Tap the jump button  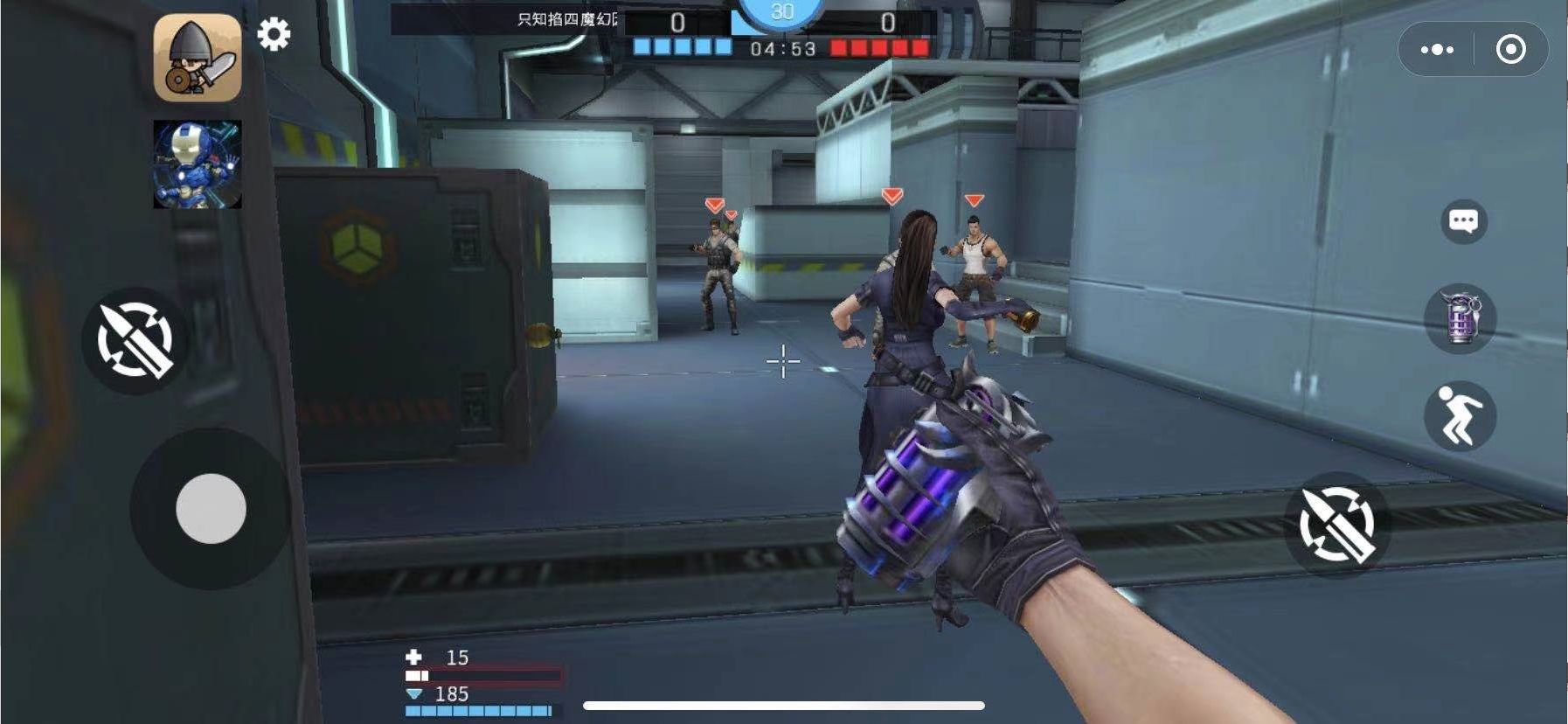[1459, 416]
